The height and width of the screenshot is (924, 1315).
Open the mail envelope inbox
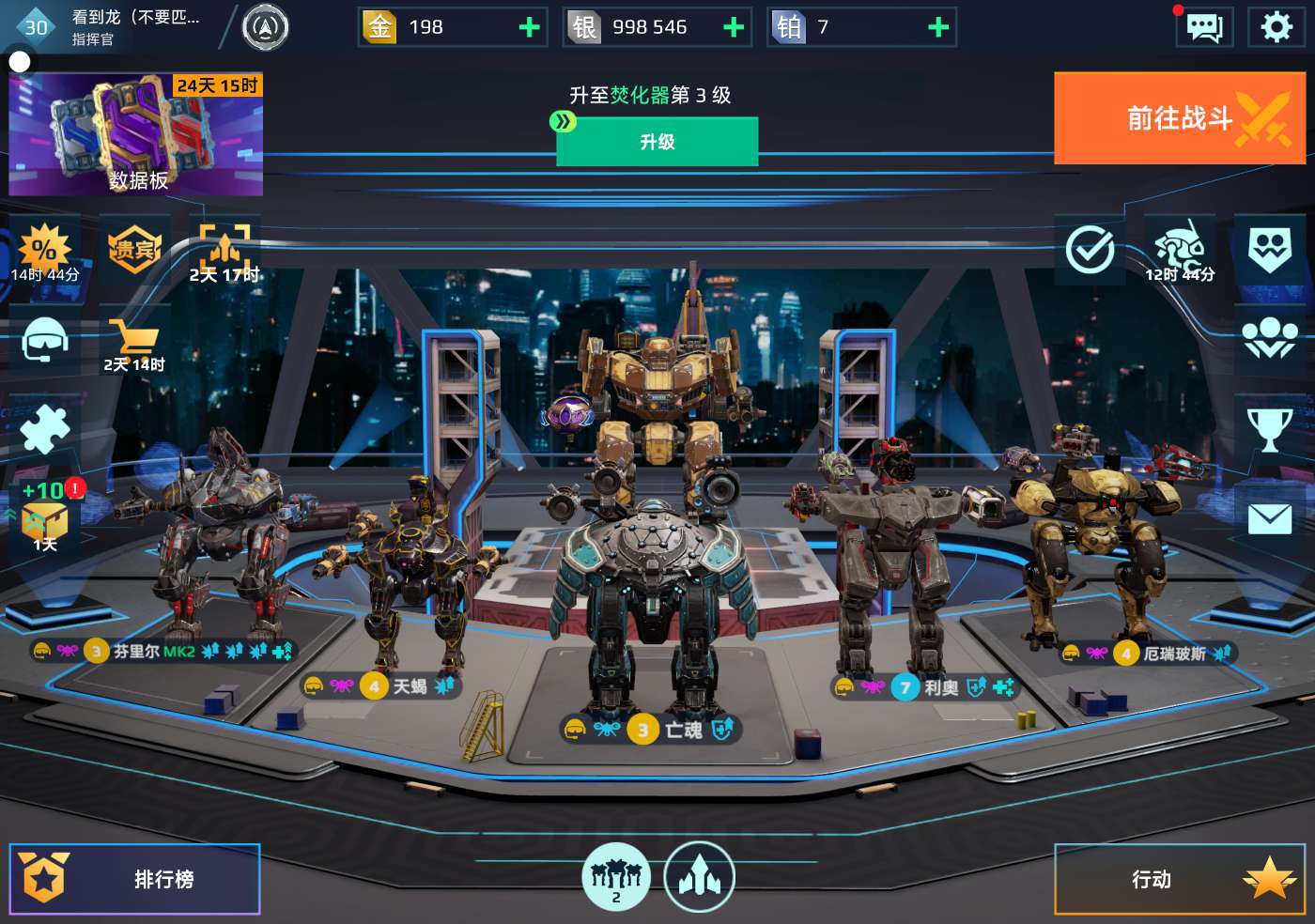[1269, 518]
